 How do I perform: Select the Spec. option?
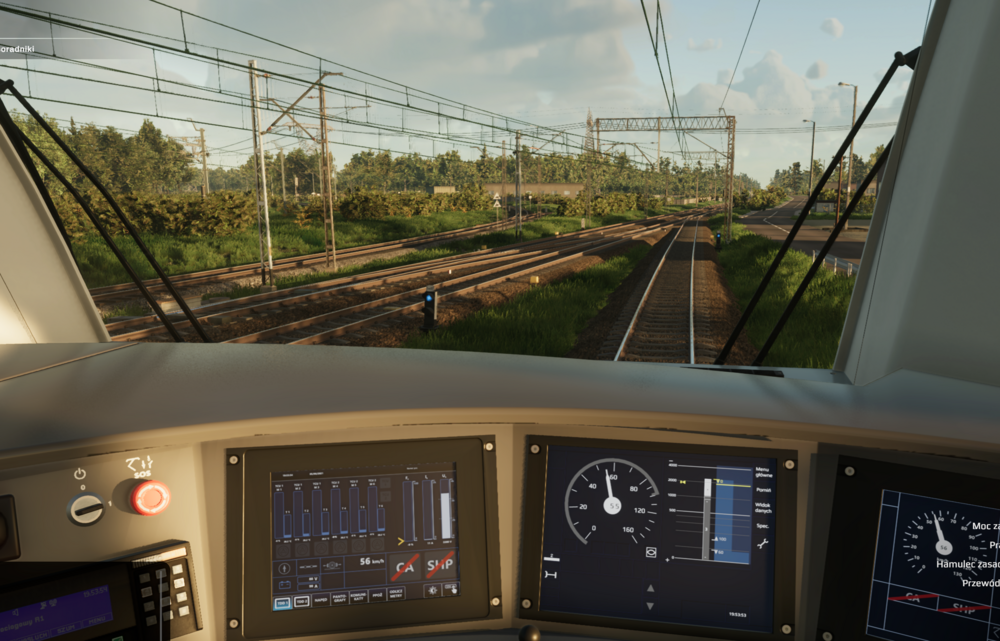coord(762,525)
